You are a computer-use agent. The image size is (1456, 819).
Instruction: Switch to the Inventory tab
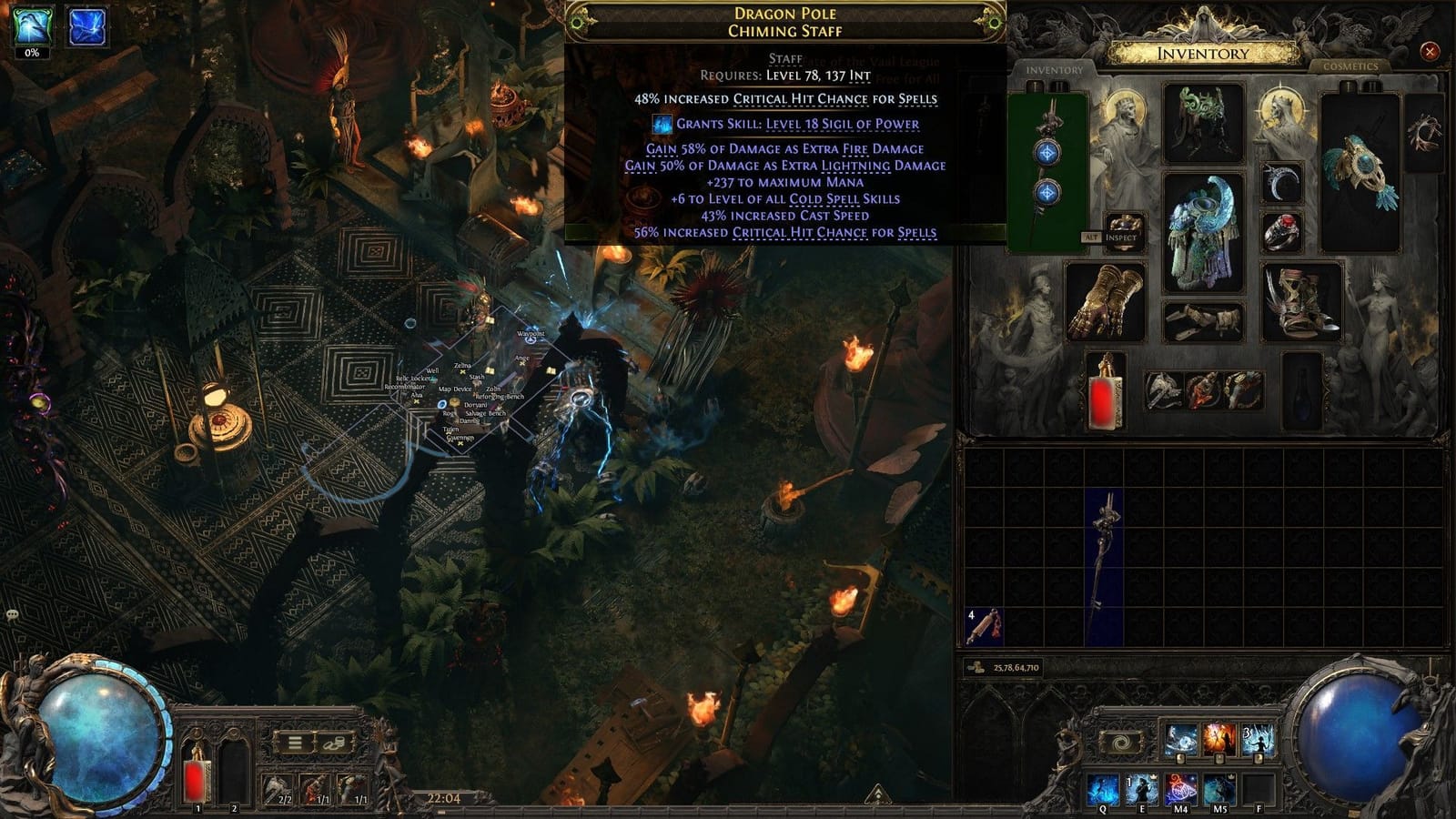click(x=1054, y=67)
